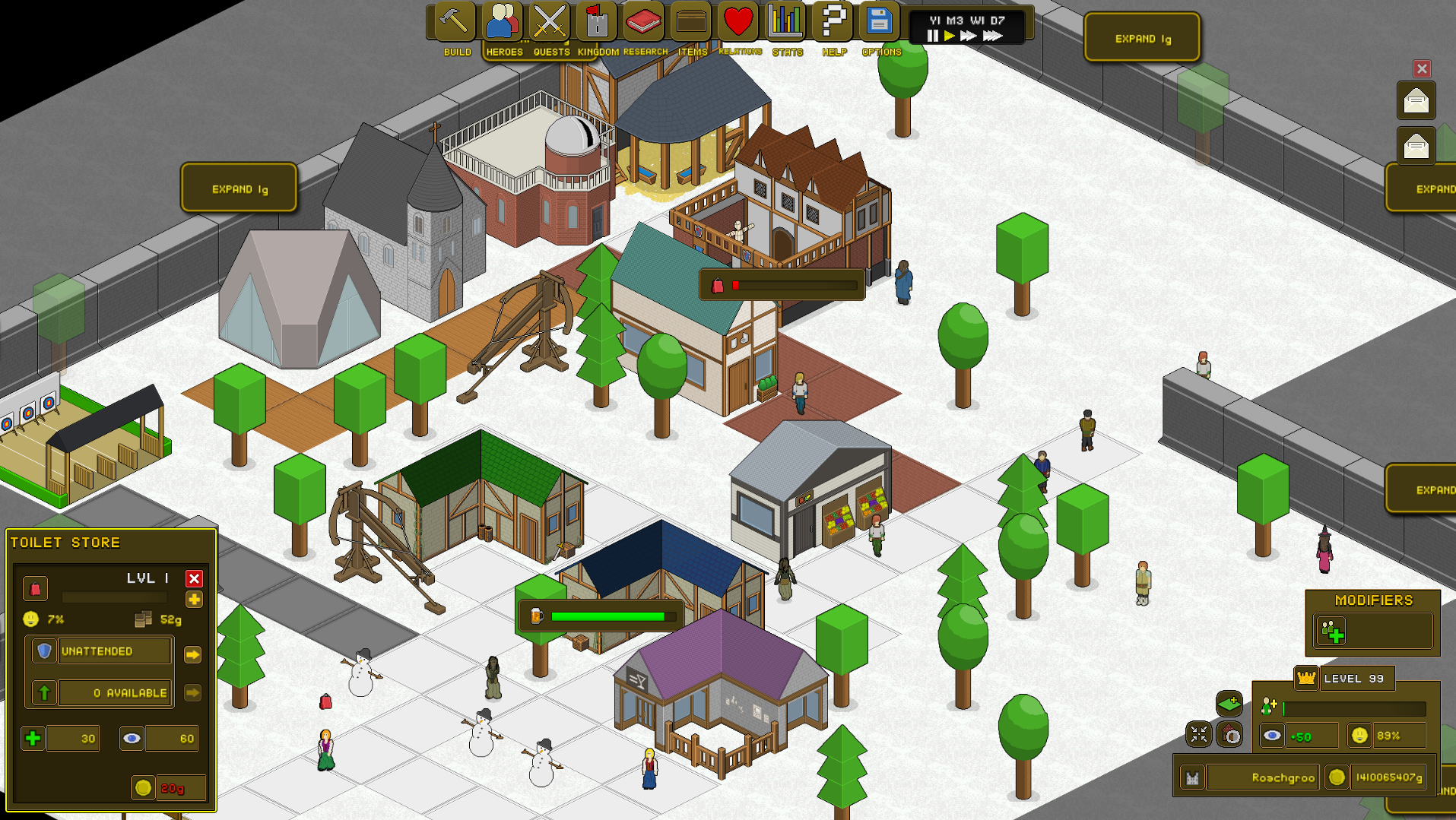Click the green land expansion icon
Image resolution: width=1456 pixels, height=820 pixels.
(x=1229, y=704)
